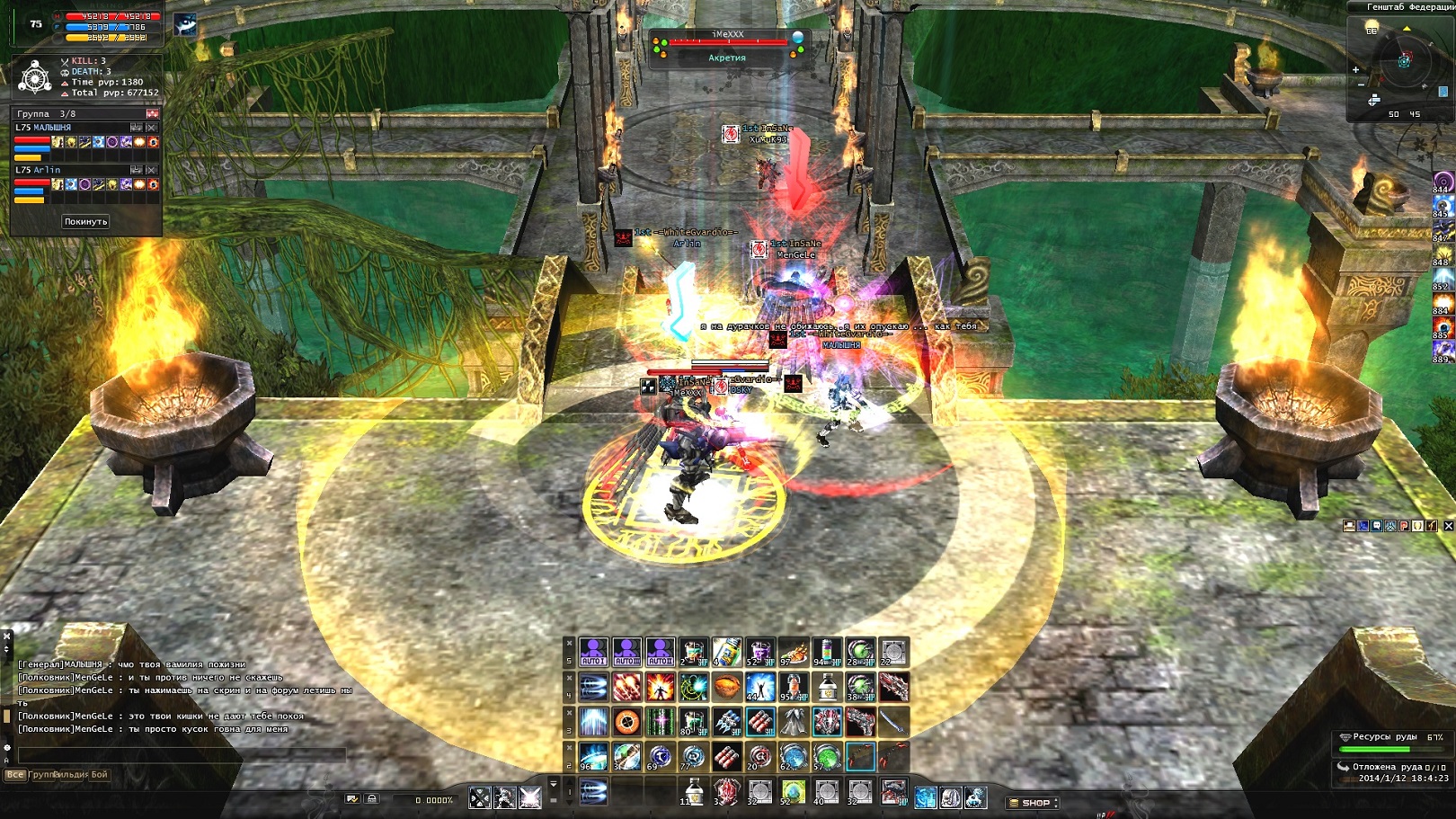Image resolution: width=1456 pixels, height=819 pixels.
Task: Switch chat to the Бой tab
Action: point(99,774)
